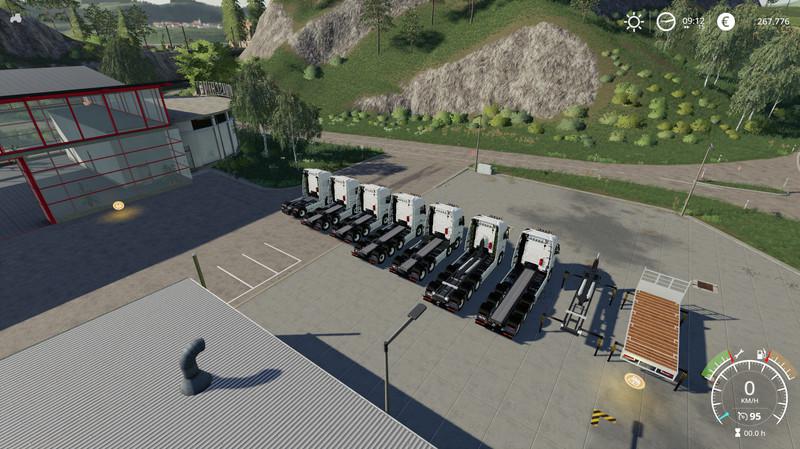Click the game clock icon

[665, 21]
